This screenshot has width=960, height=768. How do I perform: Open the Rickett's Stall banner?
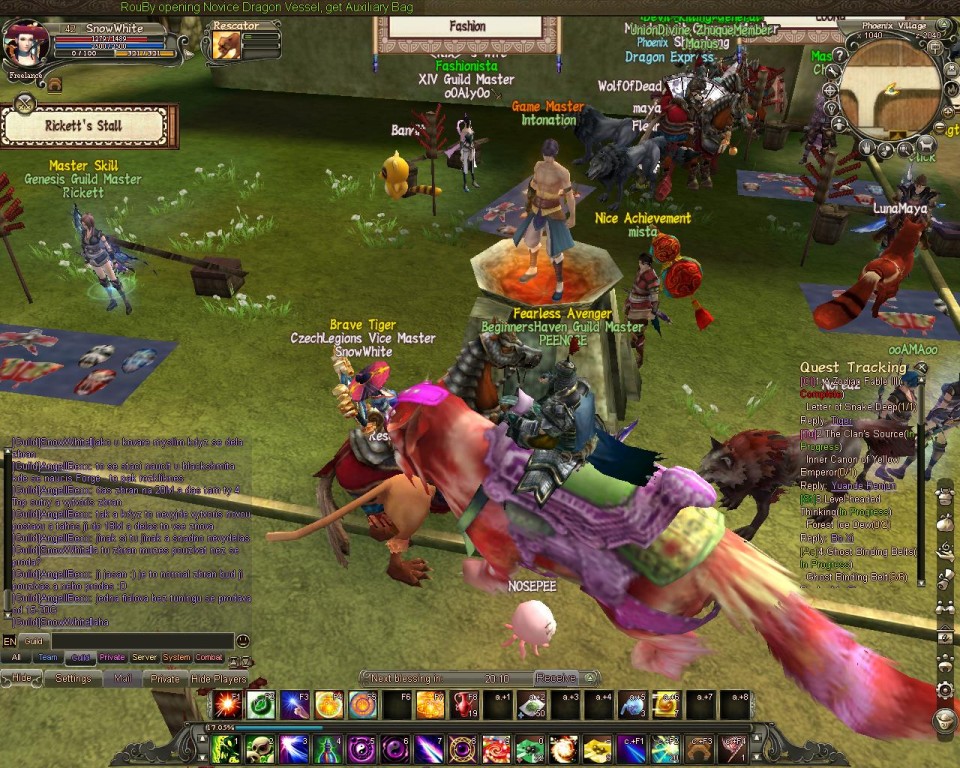pyautogui.click(x=85, y=126)
